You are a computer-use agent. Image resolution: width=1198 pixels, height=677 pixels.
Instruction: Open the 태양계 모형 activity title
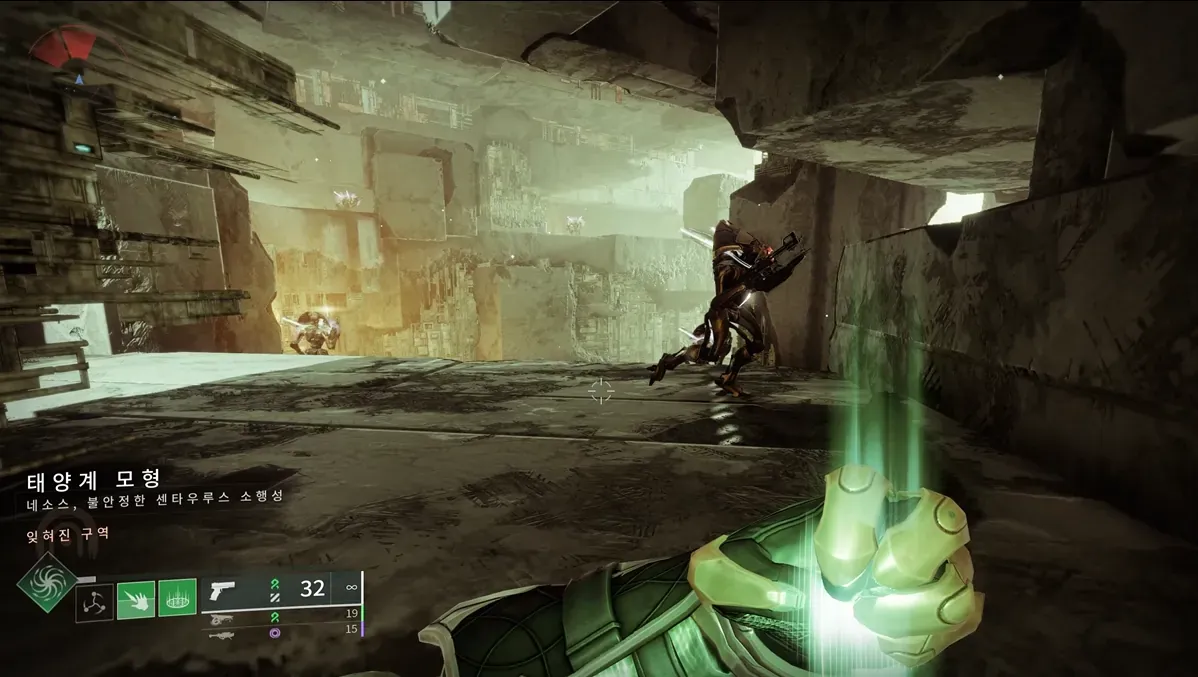click(x=95, y=480)
